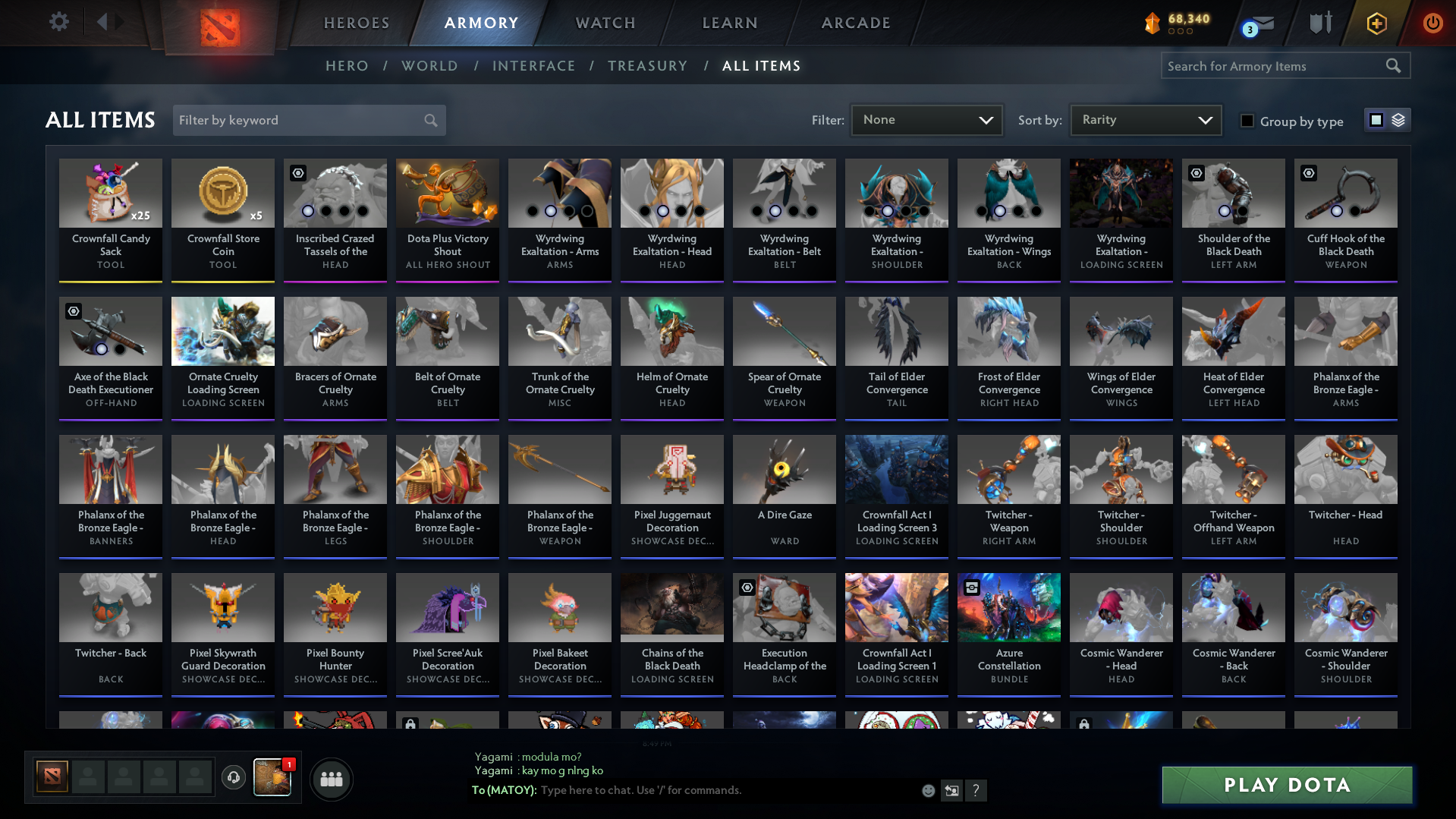Open the Dota Plus hexagon plus icon
This screenshot has height=819, width=1456.
pos(1376,22)
